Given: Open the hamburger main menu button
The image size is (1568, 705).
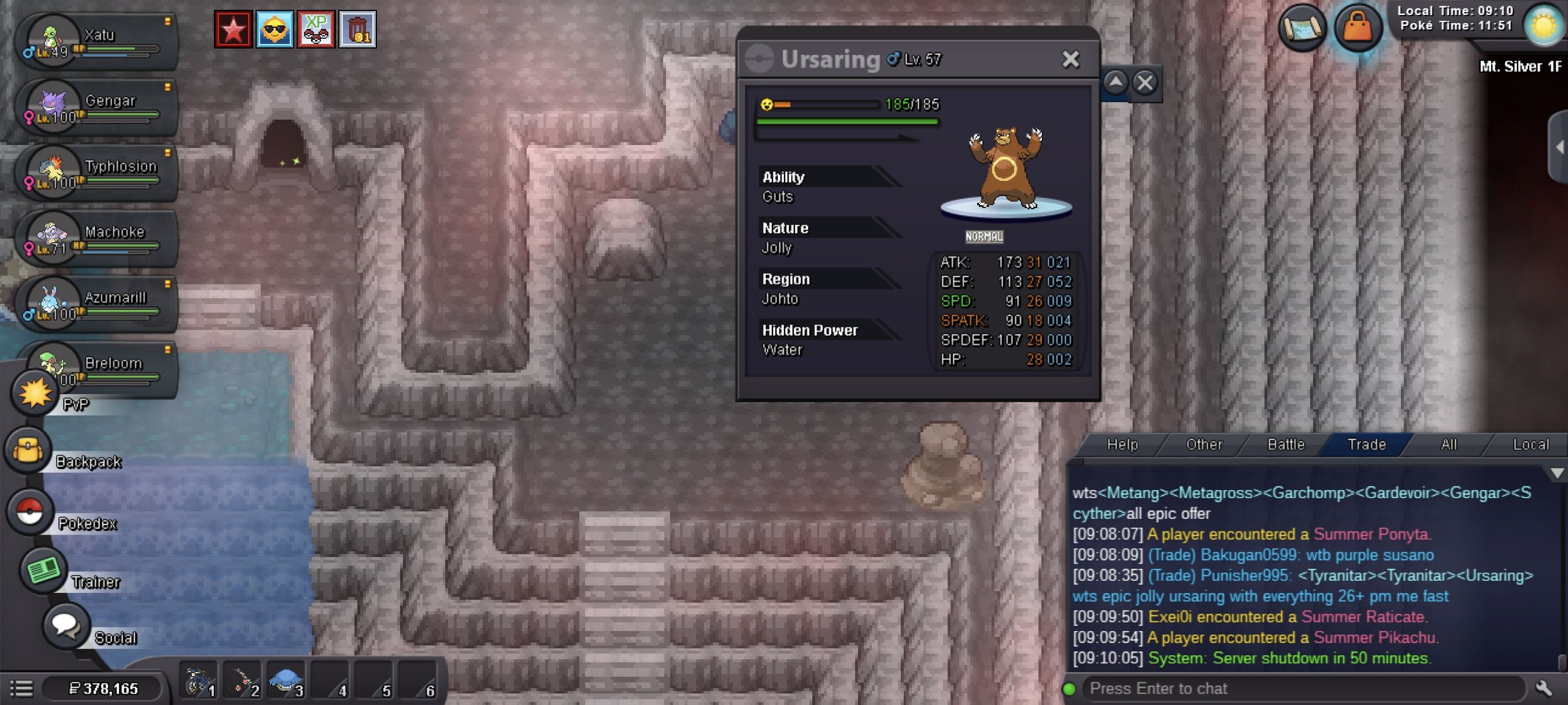Looking at the screenshot, I should [22, 689].
